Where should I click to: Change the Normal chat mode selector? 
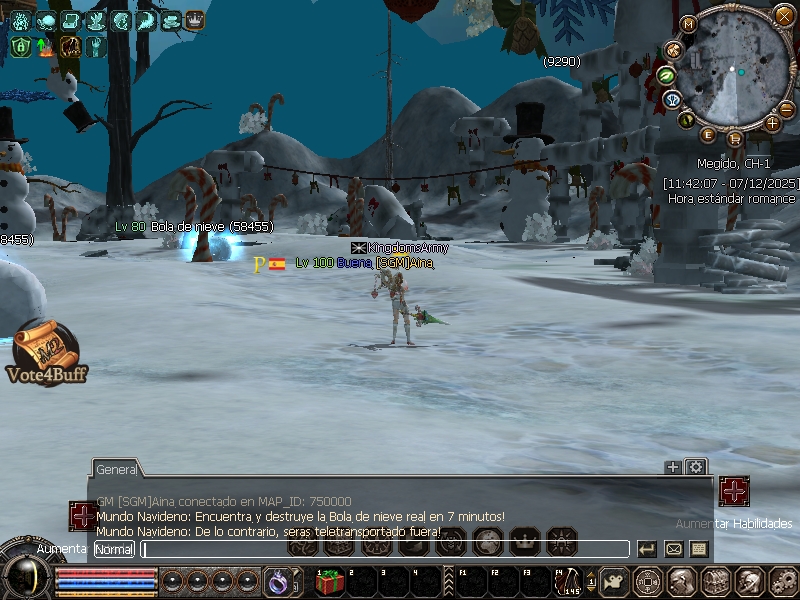(114, 549)
